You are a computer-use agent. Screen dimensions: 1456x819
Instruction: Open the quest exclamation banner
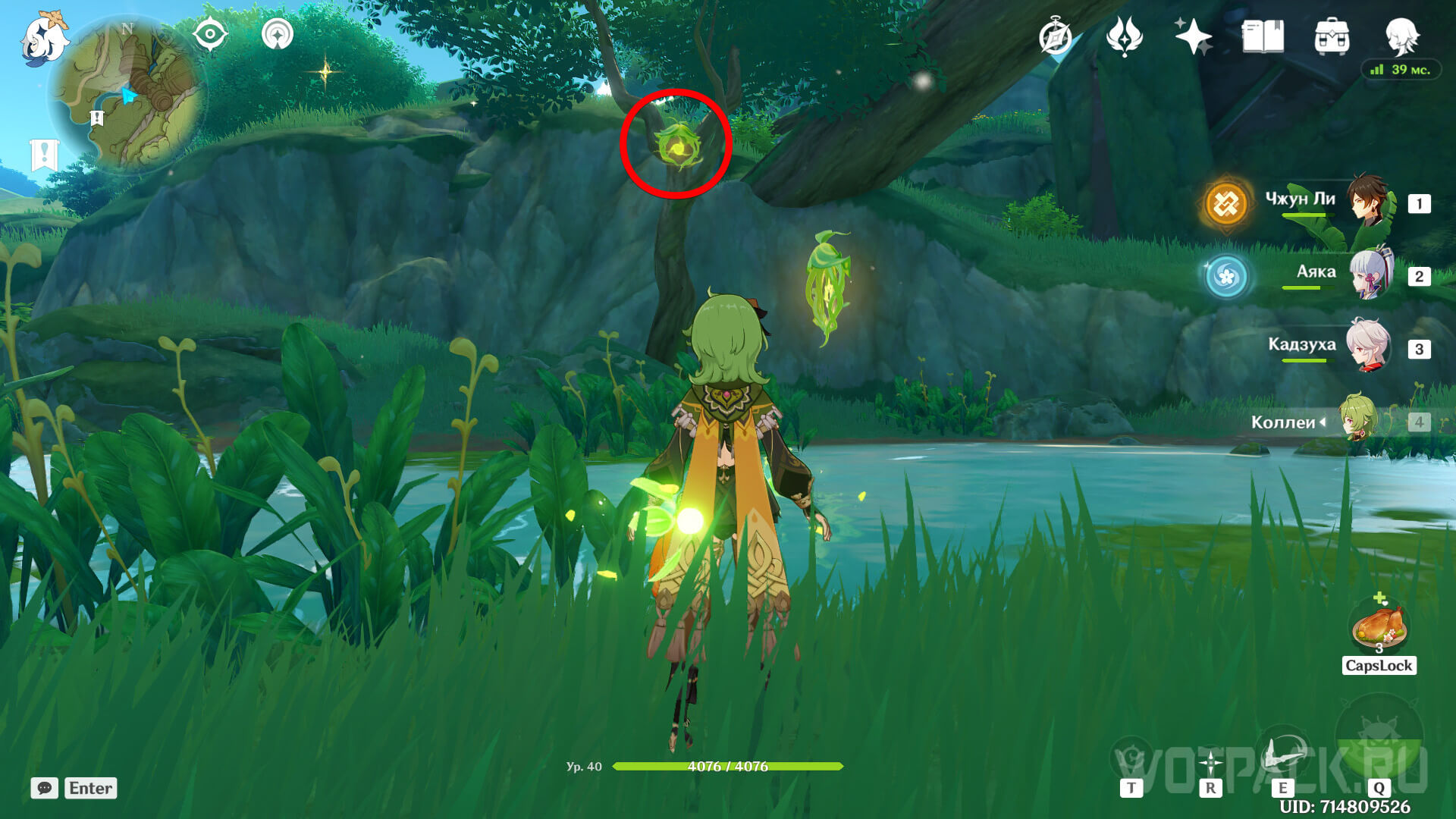44,155
